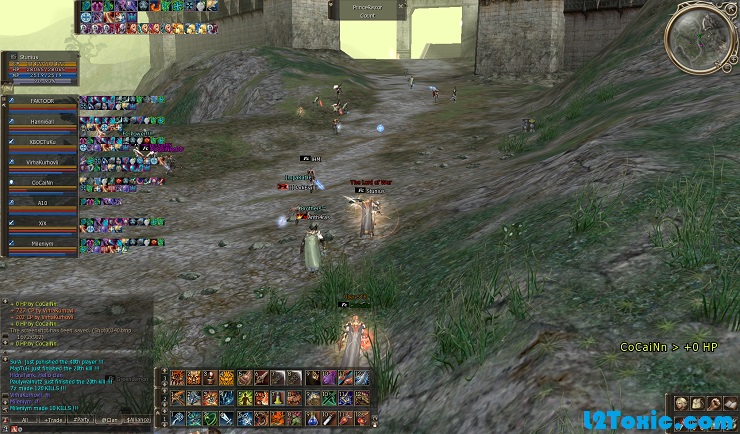The height and width of the screenshot is (434, 740).
Task: Click the PrinceKaiser target window
Action: pos(367,9)
